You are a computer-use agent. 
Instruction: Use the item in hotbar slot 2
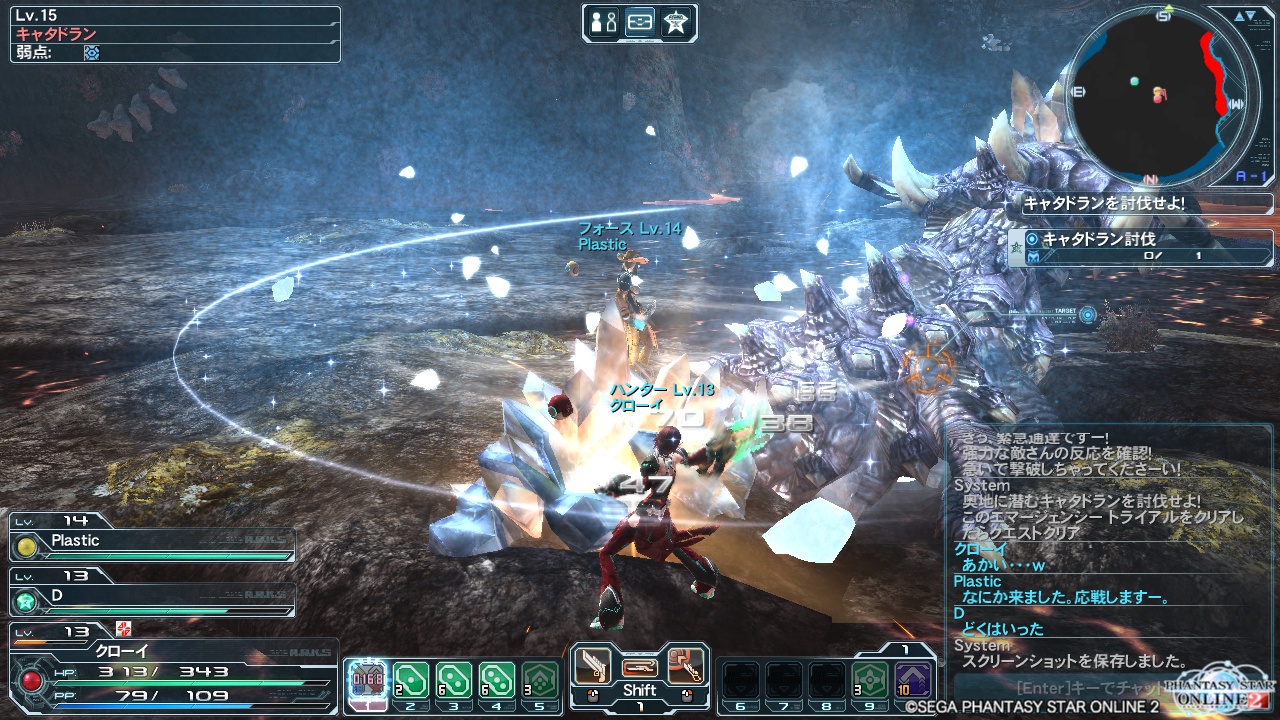click(411, 681)
